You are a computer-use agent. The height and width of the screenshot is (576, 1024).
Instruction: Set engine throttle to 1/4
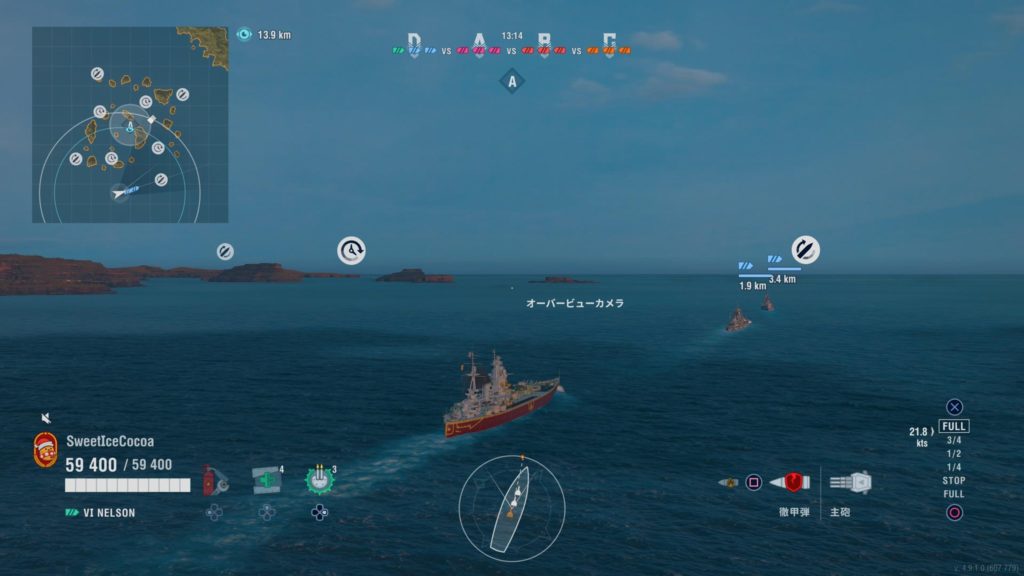pos(954,467)
